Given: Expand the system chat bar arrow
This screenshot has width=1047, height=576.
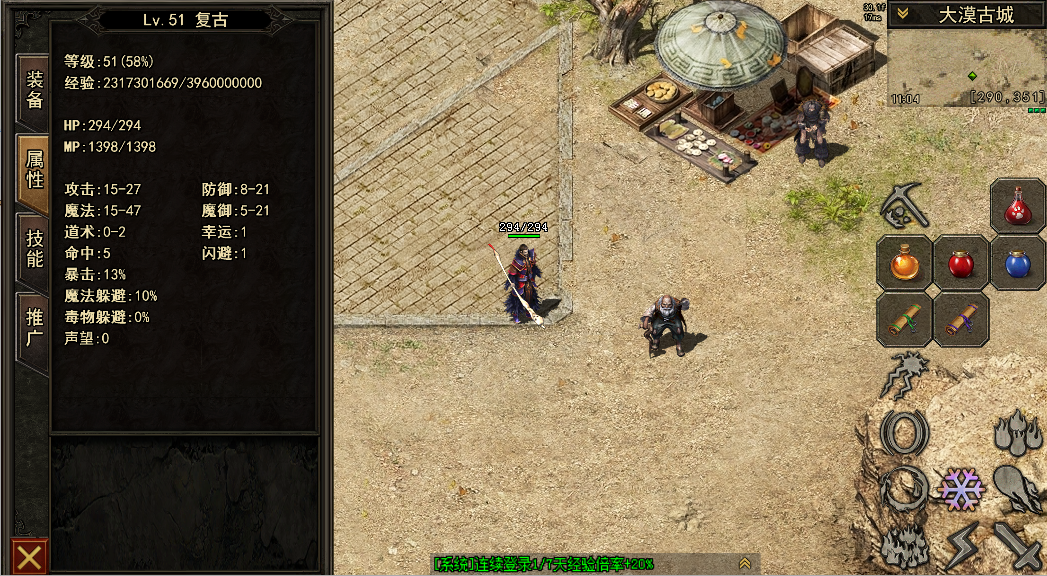Looking at the screenshot, I should coord(744,565).
